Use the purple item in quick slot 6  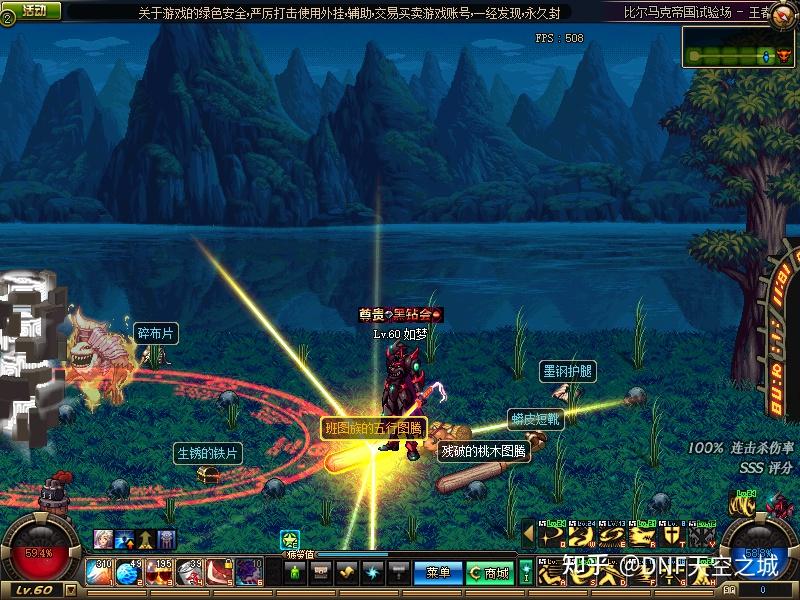tap(248, 572)
